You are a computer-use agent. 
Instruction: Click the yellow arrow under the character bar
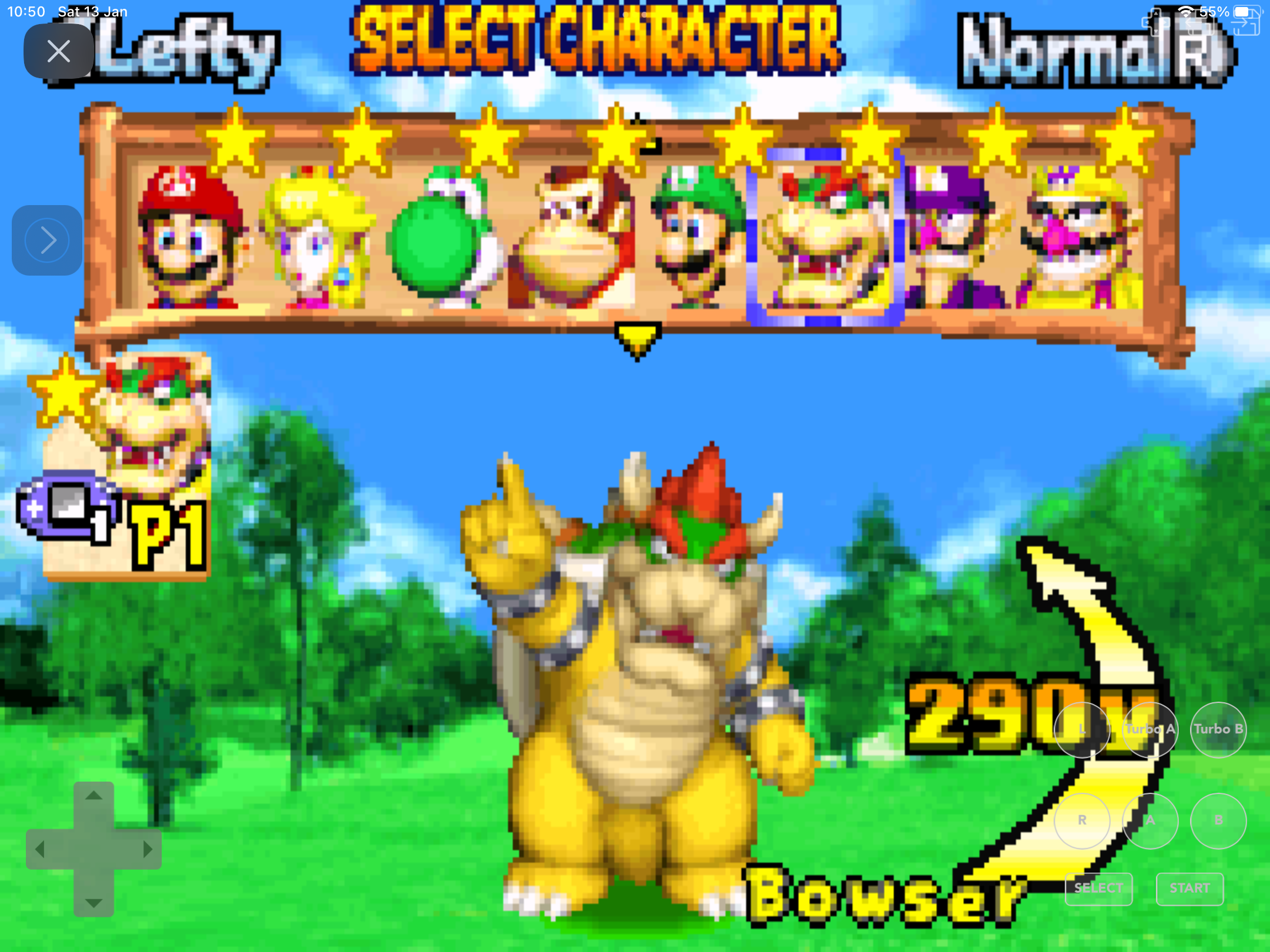(638, 337)
